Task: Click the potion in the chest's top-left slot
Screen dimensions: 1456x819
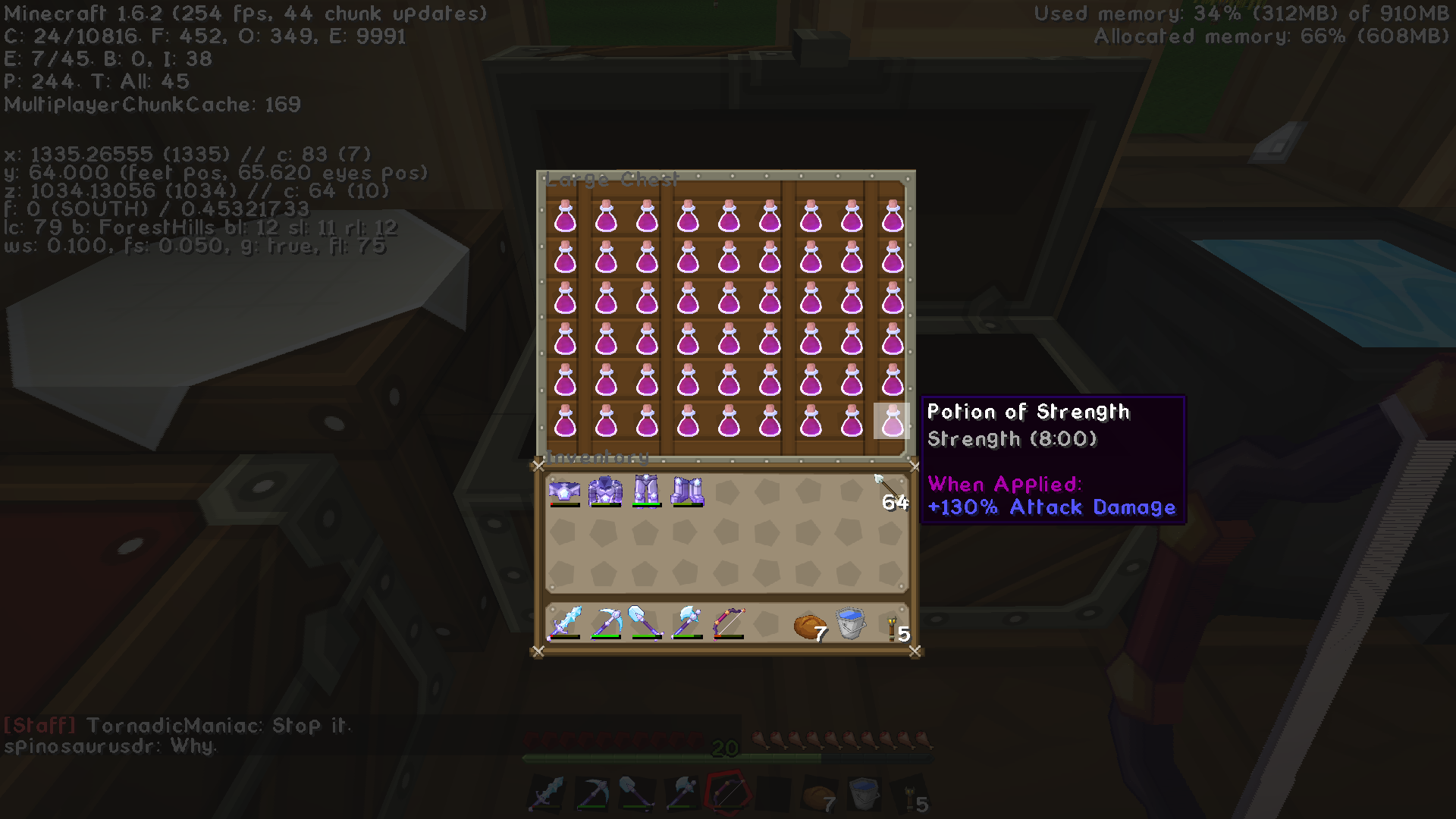Action: pos(565,215)
